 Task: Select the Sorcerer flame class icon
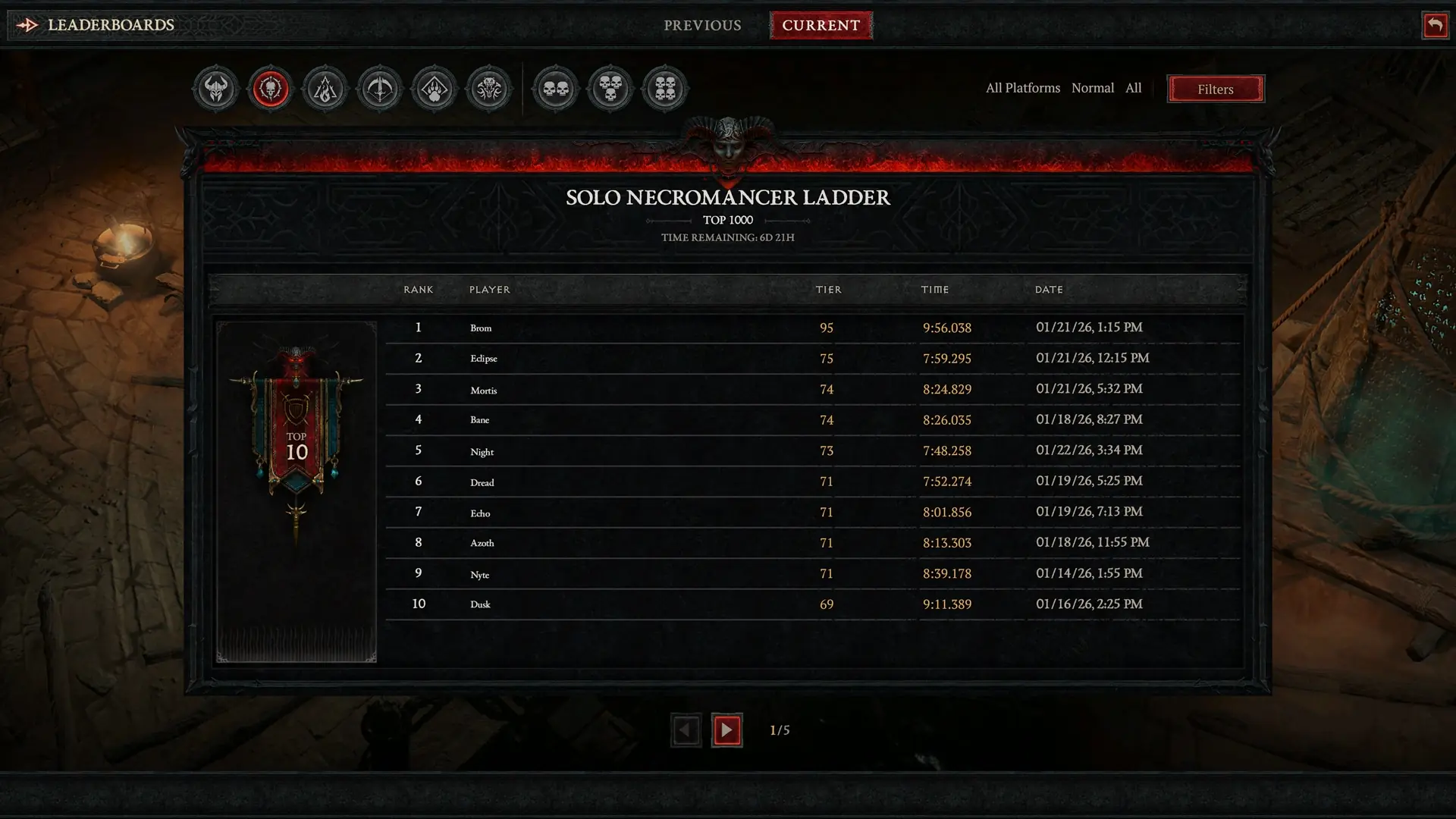tap(325, 88)
